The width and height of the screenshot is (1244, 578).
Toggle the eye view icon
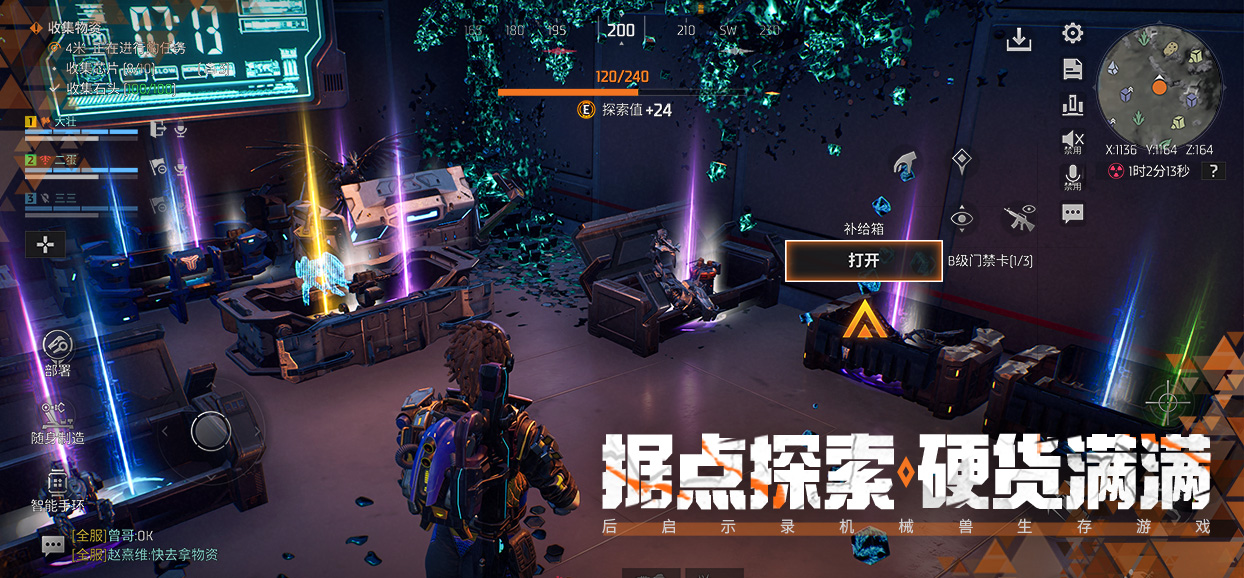(x=961, y=218)
